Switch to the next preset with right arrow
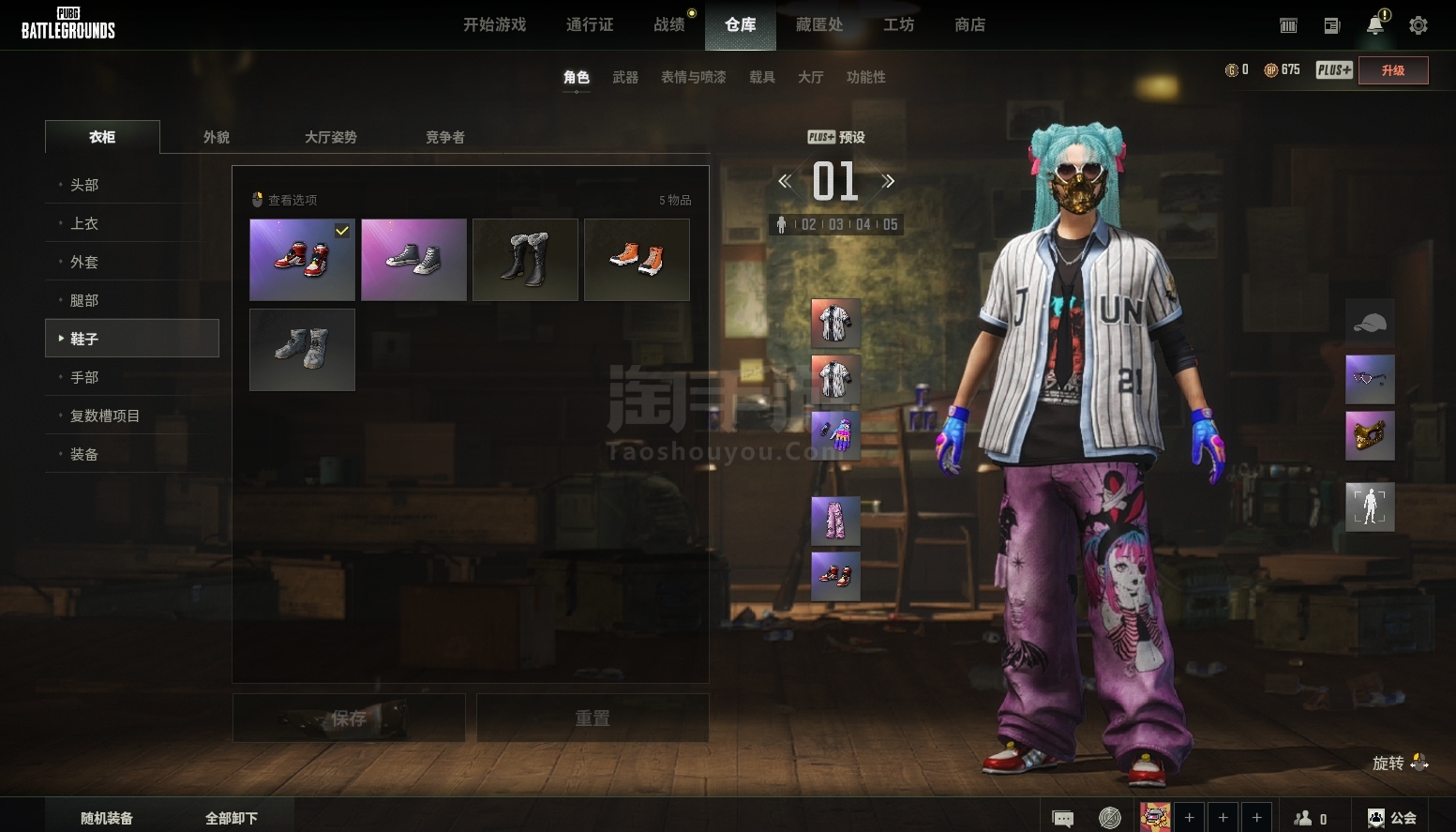Image resolution: width=1456 pixels, height=832 pixels. (888, 181)
